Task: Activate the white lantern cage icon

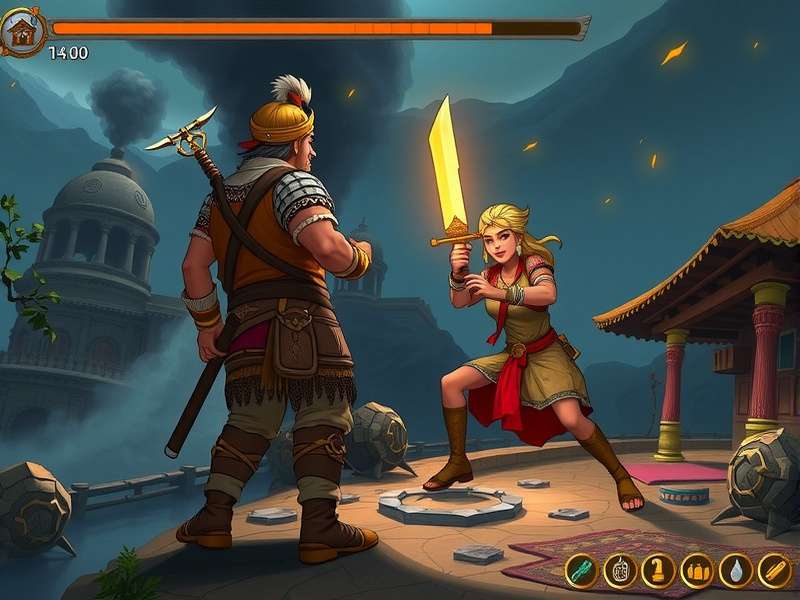Action: (x=620, y=570)
